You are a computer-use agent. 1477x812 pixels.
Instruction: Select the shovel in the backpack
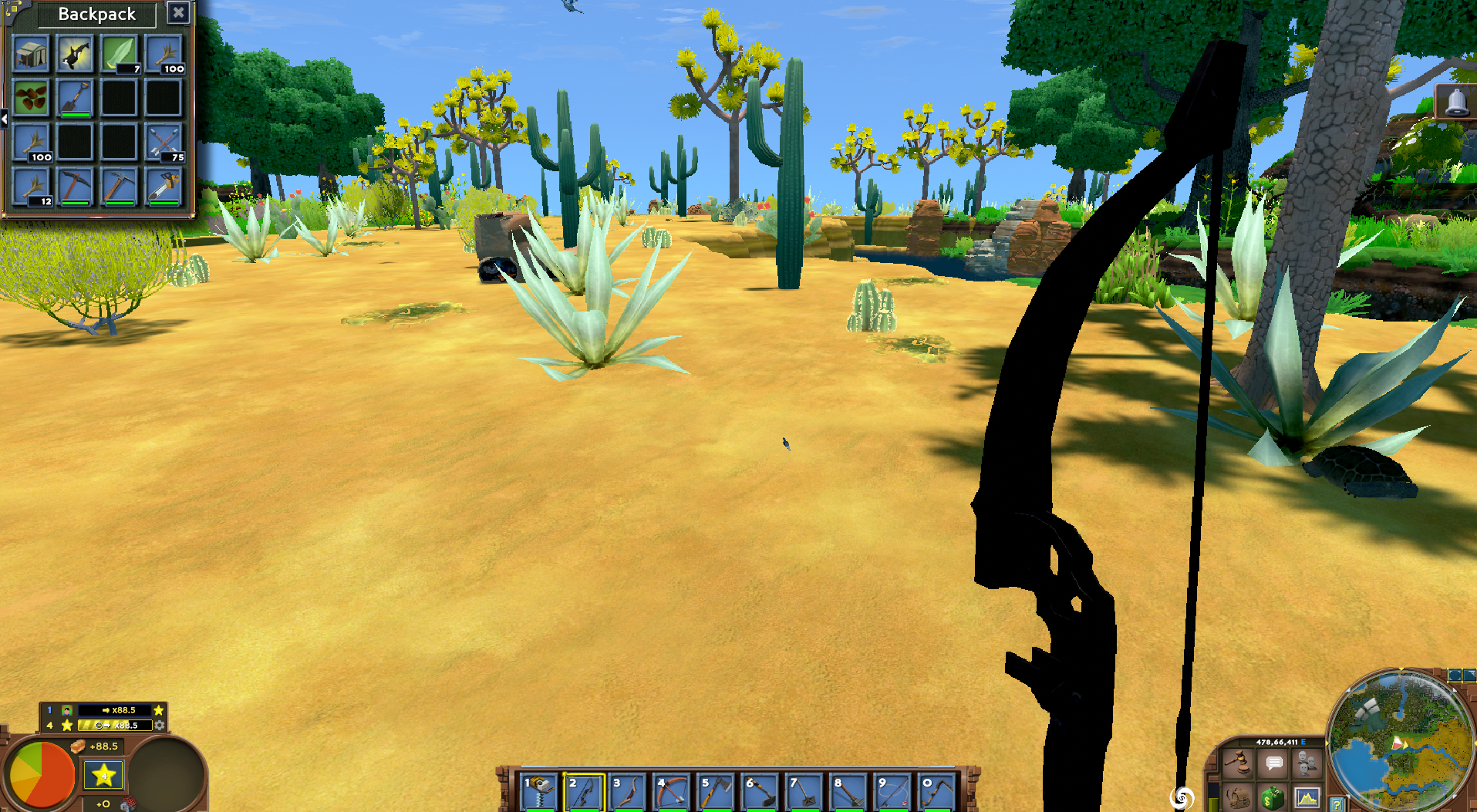(75, 99)
